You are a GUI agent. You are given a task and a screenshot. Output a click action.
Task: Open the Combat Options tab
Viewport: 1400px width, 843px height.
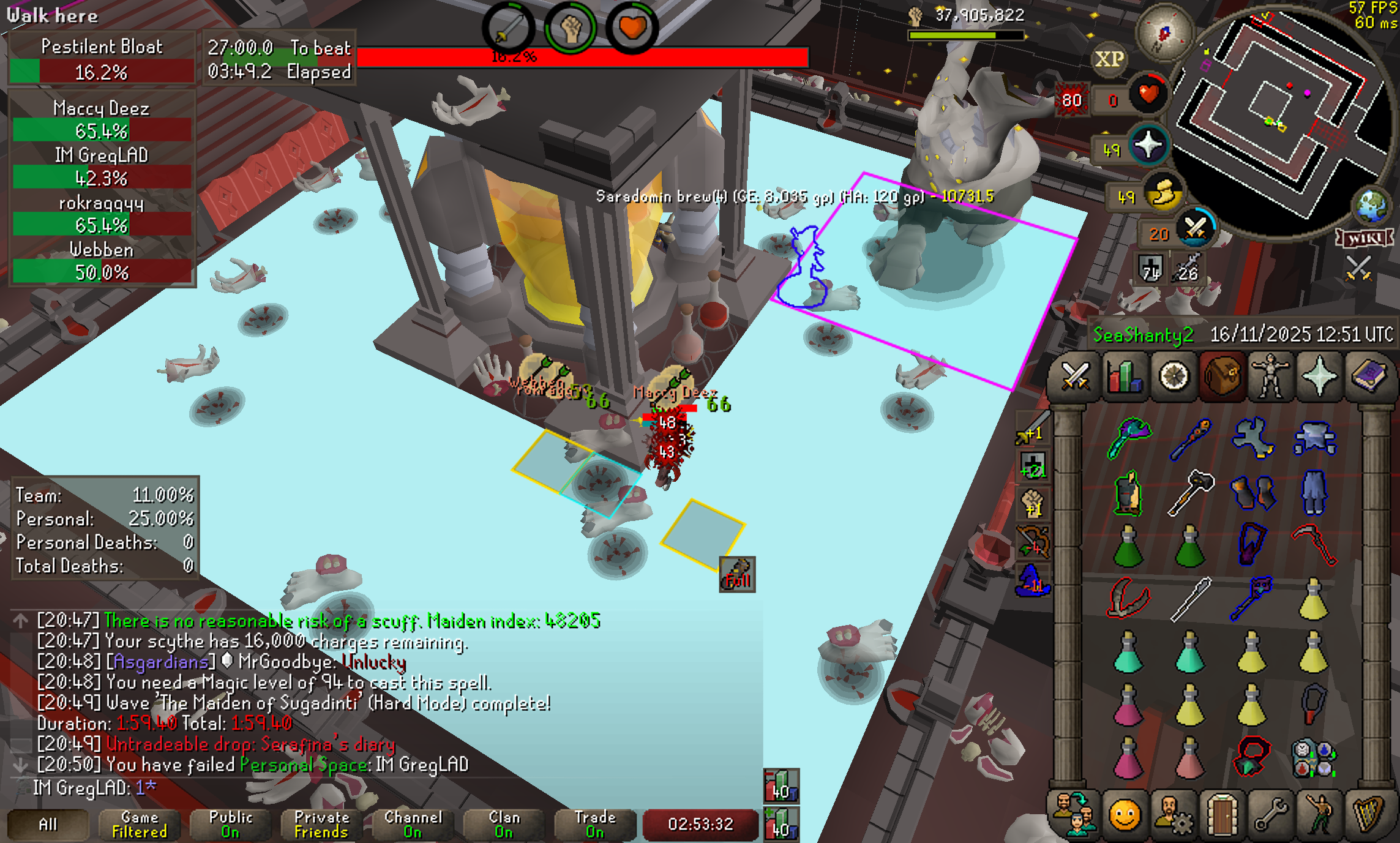point(1074,376)
